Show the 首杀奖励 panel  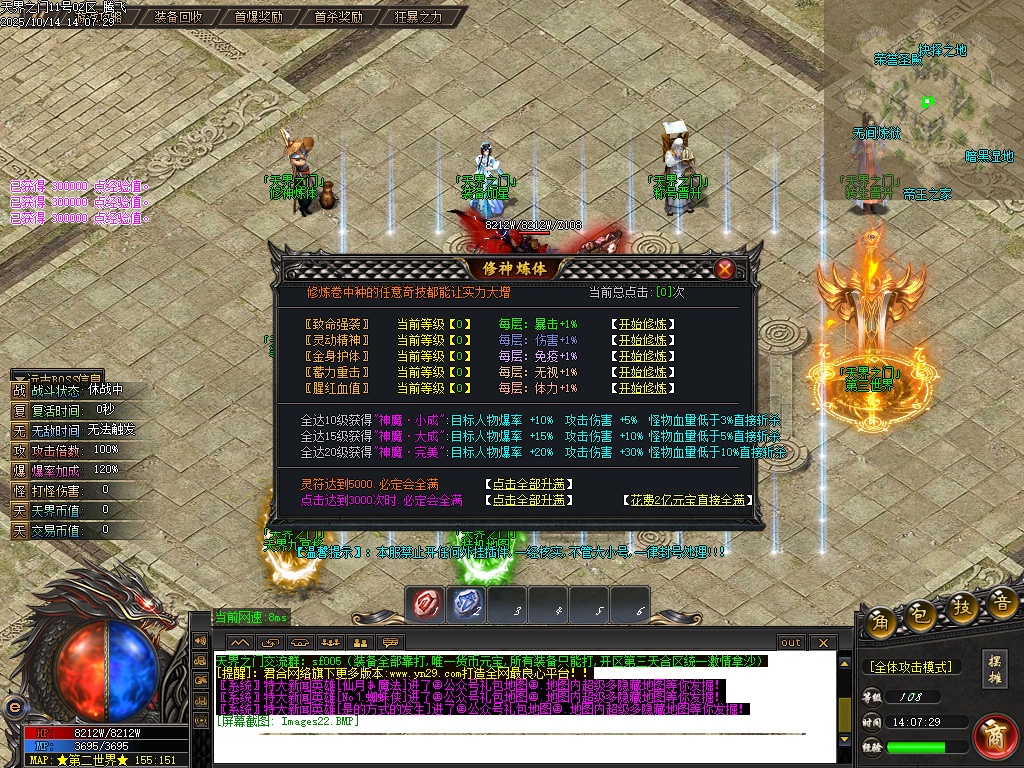(x=338, y=17)
